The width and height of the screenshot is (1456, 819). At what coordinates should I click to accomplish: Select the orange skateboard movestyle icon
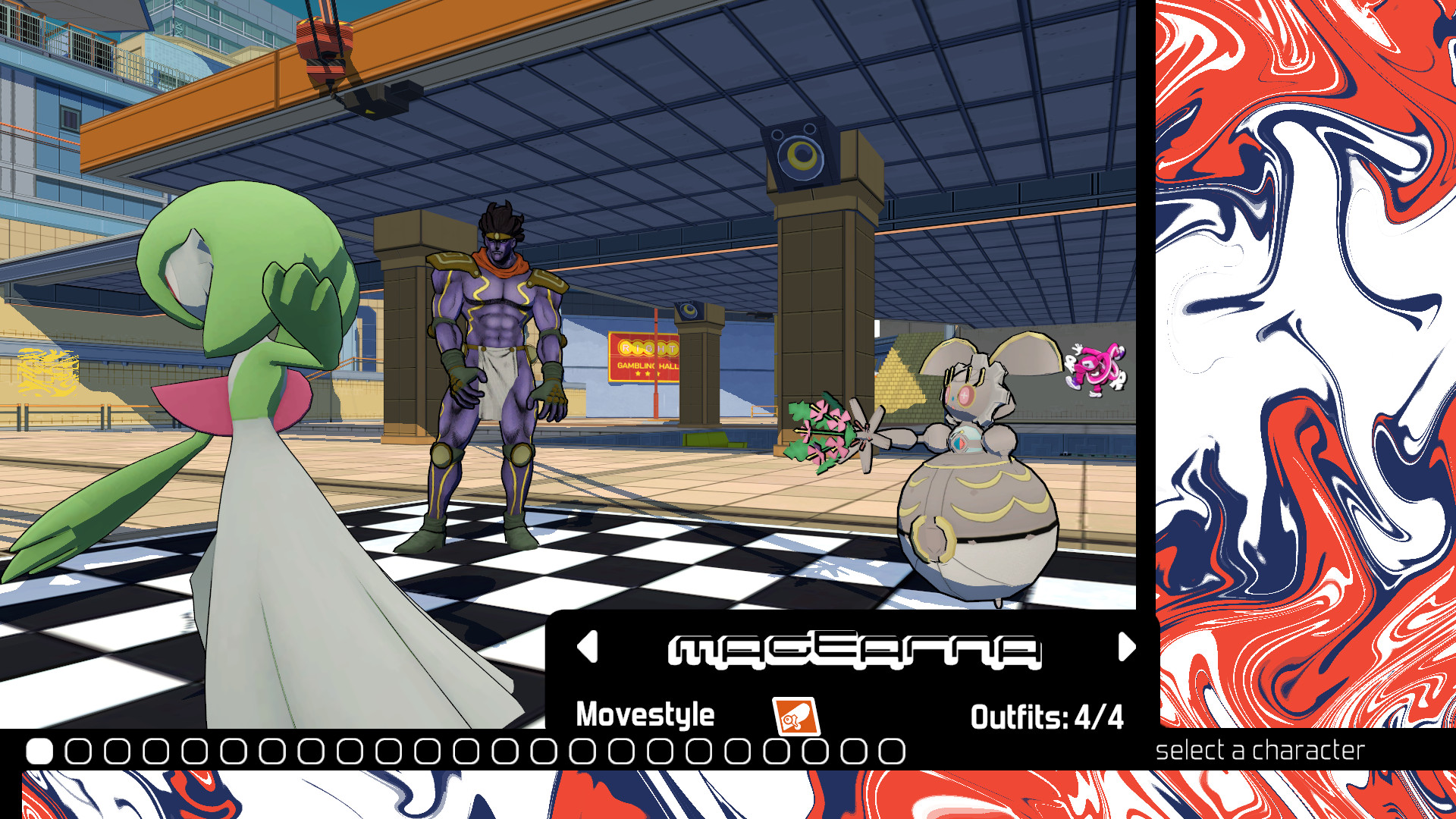click(795, 715)
